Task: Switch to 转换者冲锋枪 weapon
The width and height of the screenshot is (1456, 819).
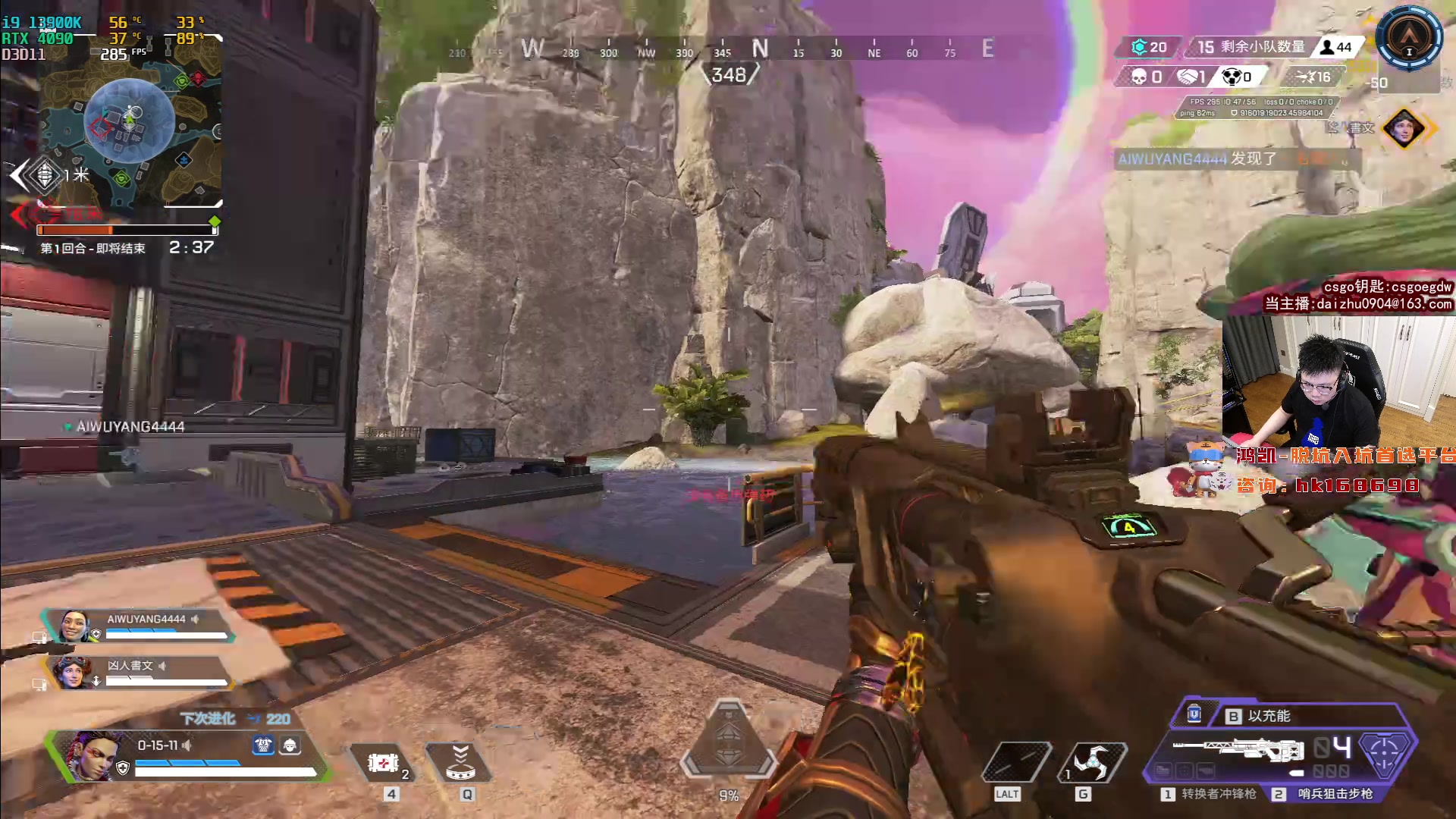Action: pyautogui.click(x=1209, y=794)
